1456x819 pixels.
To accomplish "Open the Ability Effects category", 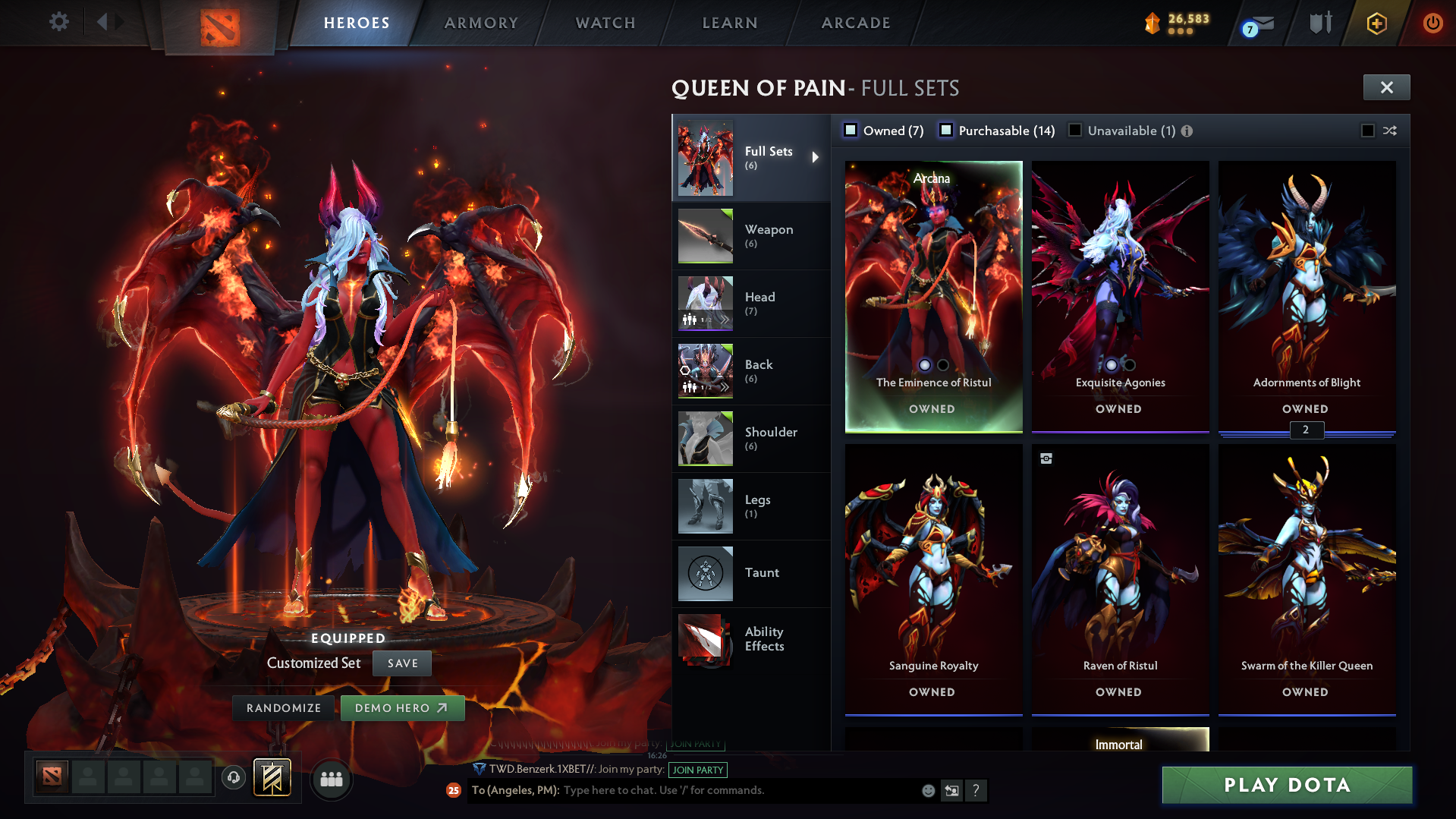I will (x=750, y=639).
